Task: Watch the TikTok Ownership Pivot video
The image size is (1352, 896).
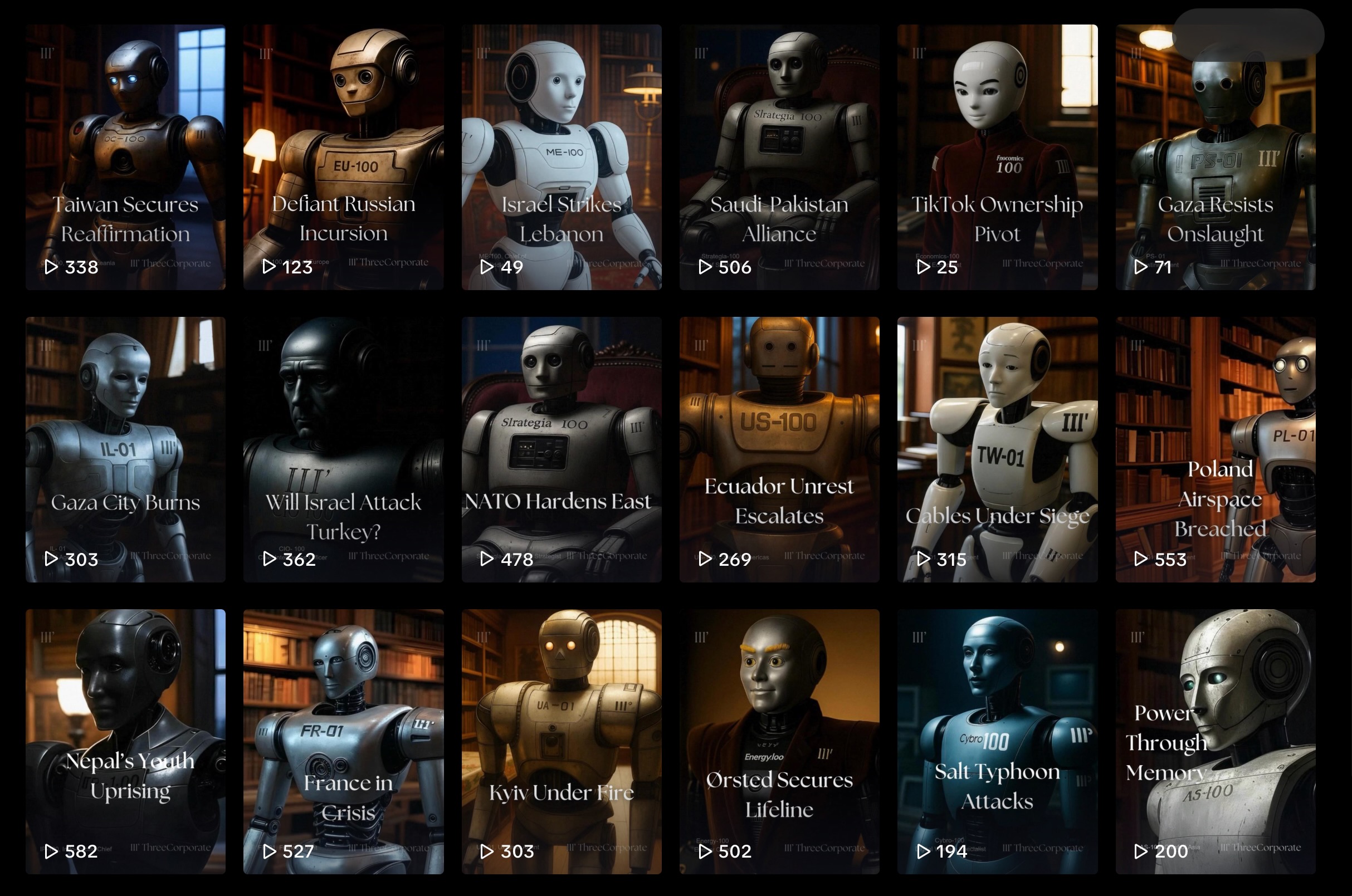Action: click(x=997, y=157)
